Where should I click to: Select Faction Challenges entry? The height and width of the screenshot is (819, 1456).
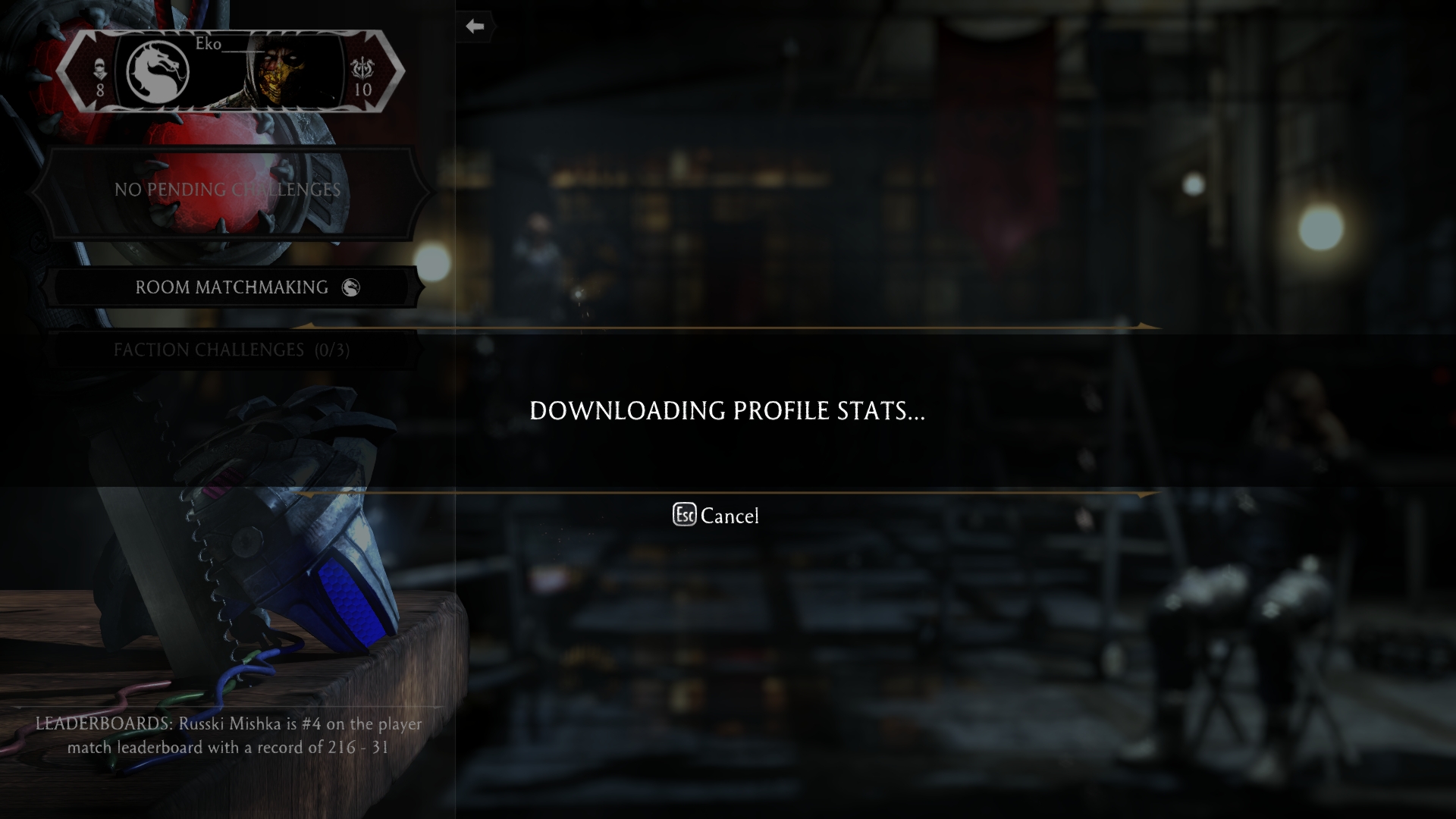(231, 350)
